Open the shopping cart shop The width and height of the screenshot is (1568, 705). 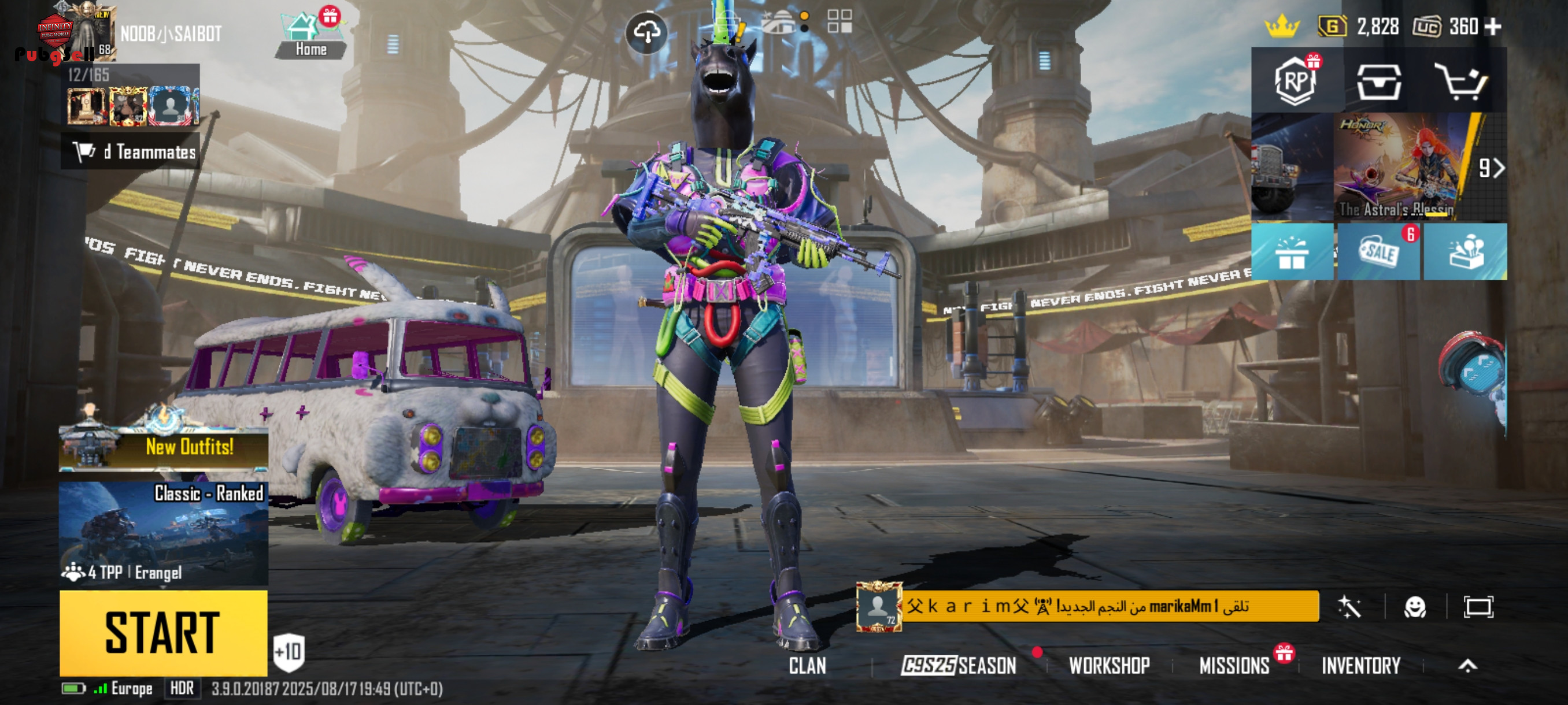pos(1461,82)
